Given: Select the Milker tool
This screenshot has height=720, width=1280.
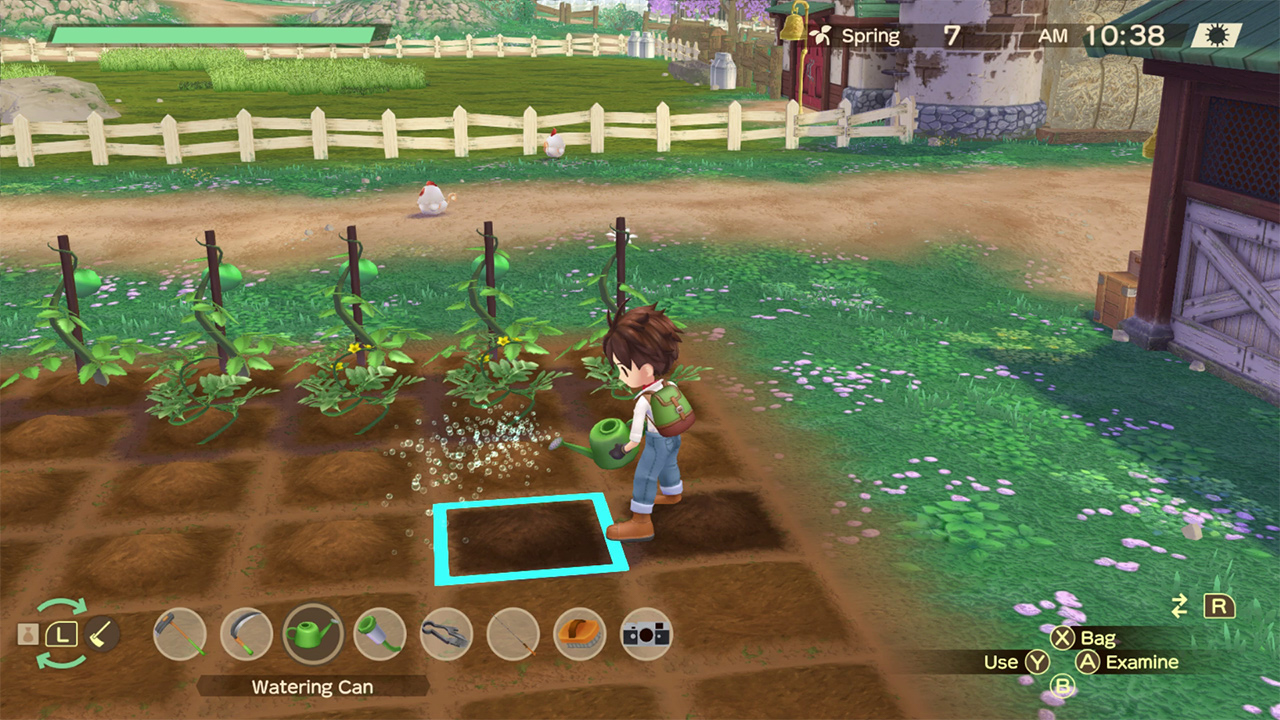Looking at the screenshot, I should point(380,634).
